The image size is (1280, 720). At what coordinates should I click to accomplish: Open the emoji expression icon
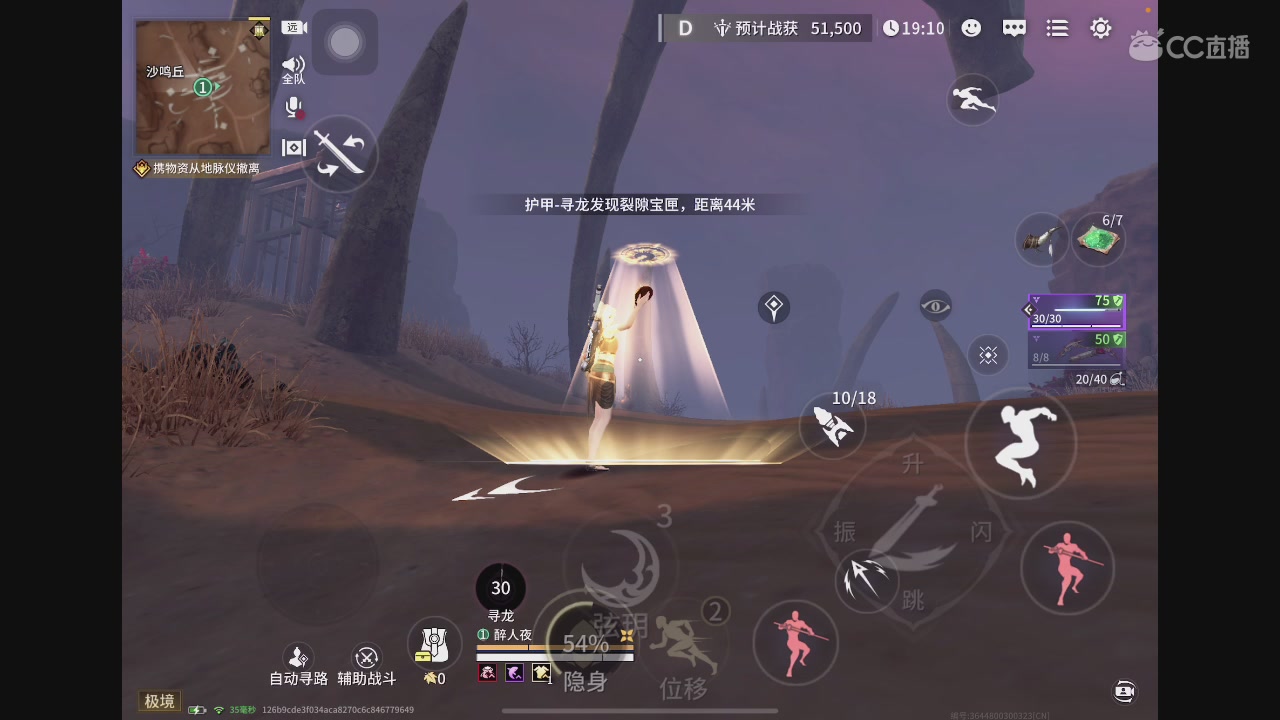click(970, 28)
